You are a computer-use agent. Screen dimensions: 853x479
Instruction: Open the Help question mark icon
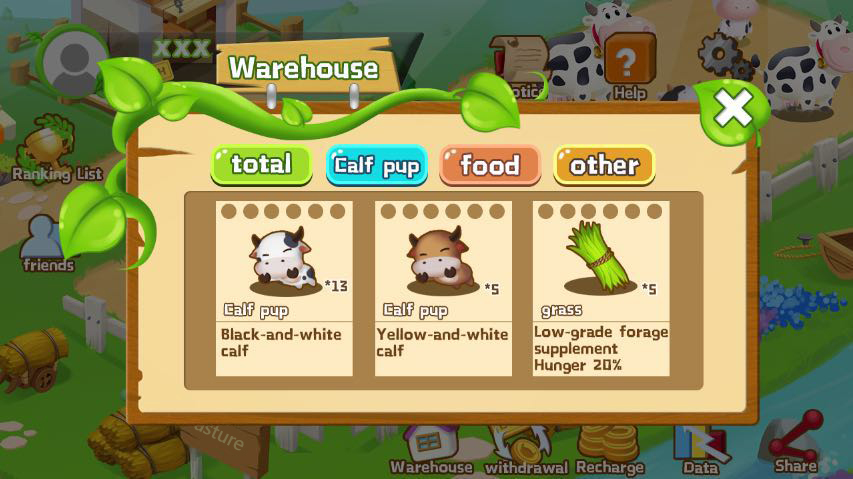pyautogui.click(x=629, y=66)
